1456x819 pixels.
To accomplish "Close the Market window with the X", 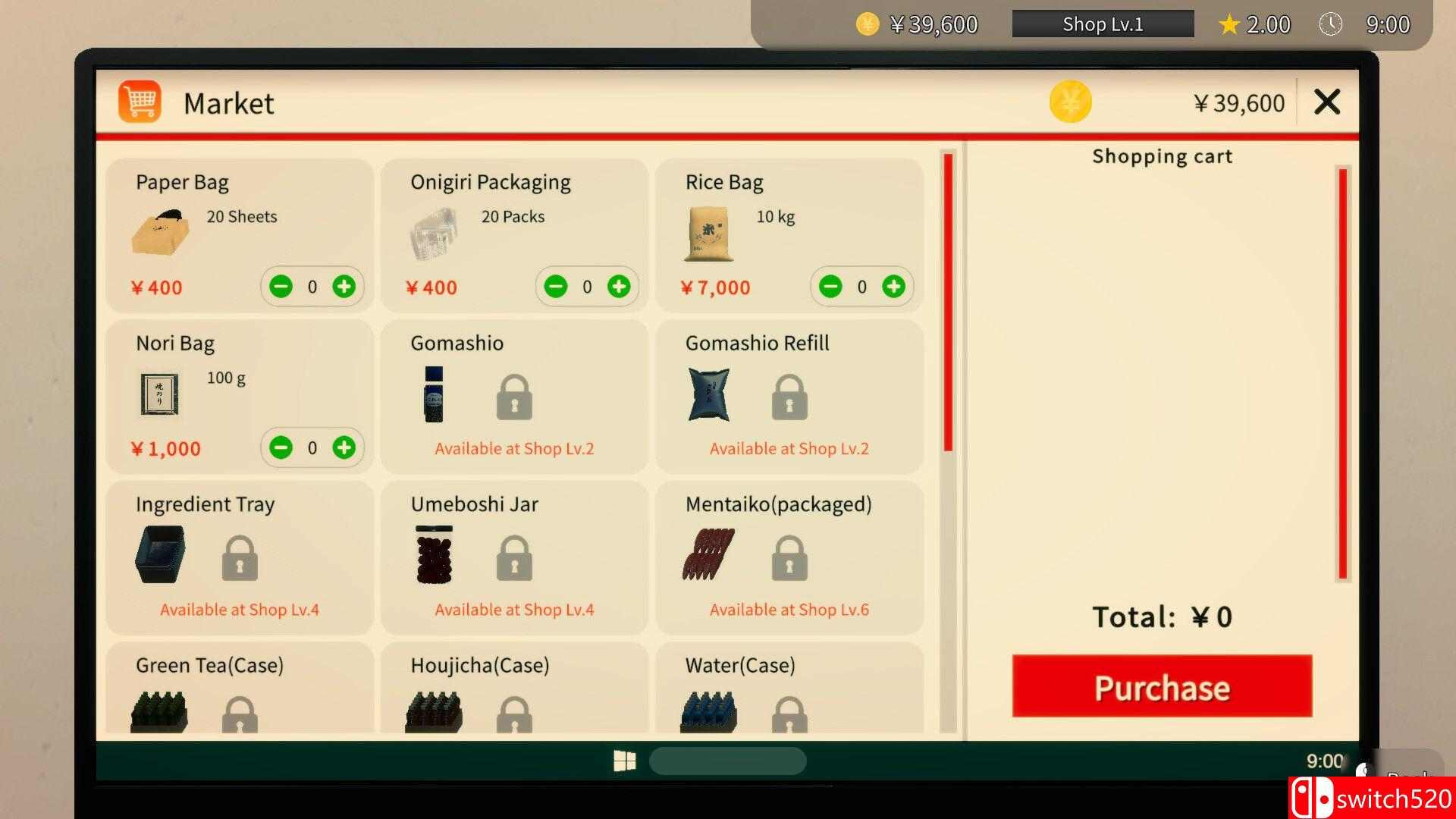I will pos(1326,102).
